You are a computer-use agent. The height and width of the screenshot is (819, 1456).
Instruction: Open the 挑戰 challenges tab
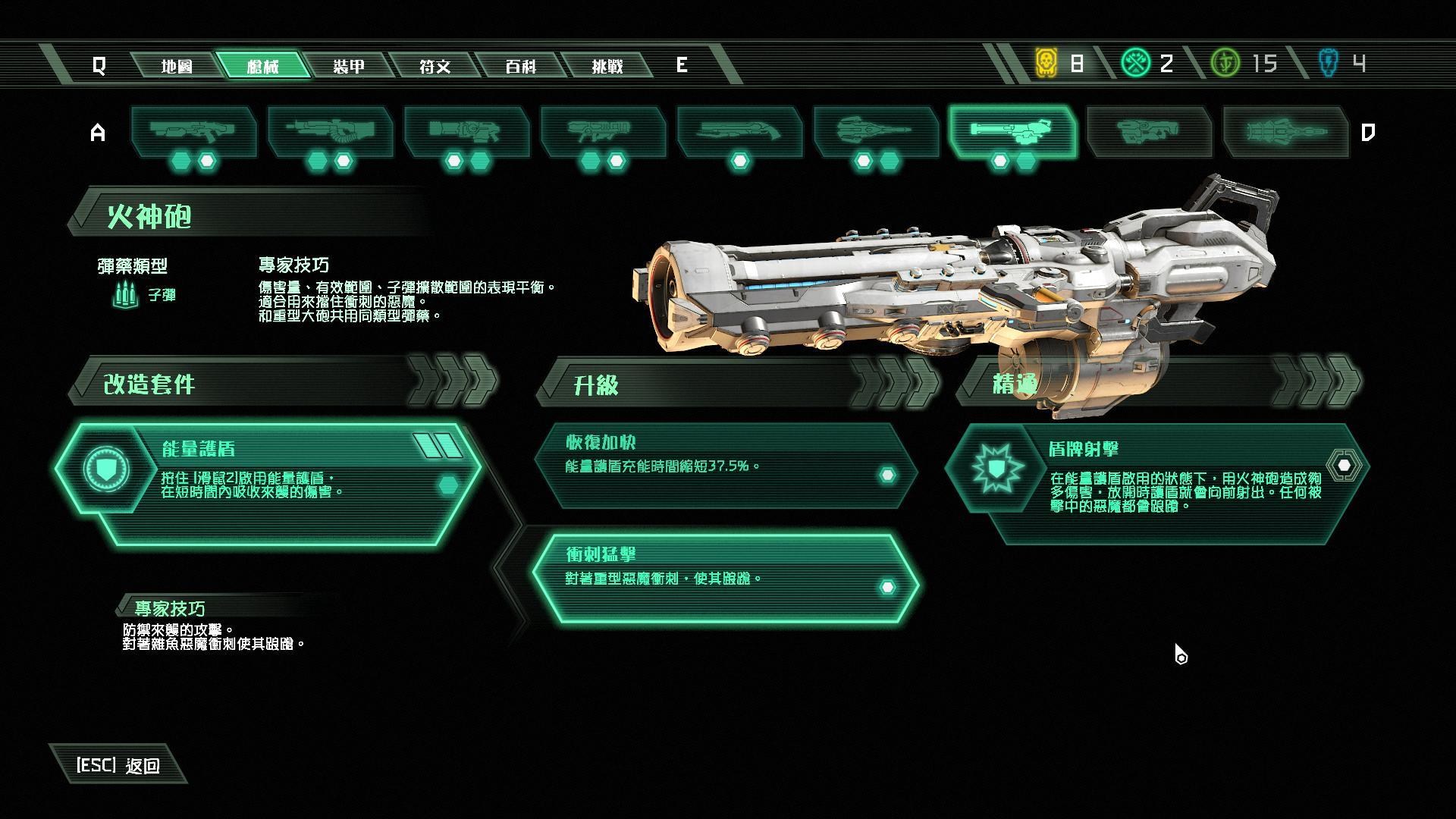click(607, 66)
